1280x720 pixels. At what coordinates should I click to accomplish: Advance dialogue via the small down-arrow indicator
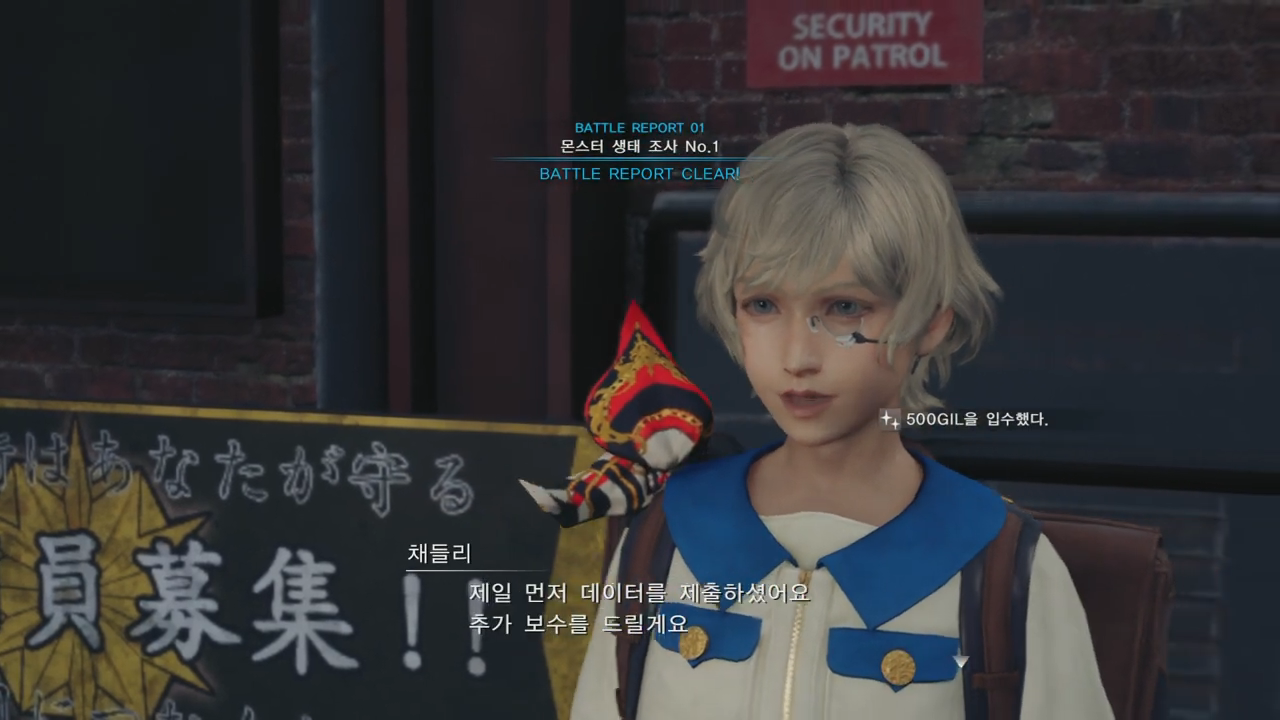coord(960,661)
